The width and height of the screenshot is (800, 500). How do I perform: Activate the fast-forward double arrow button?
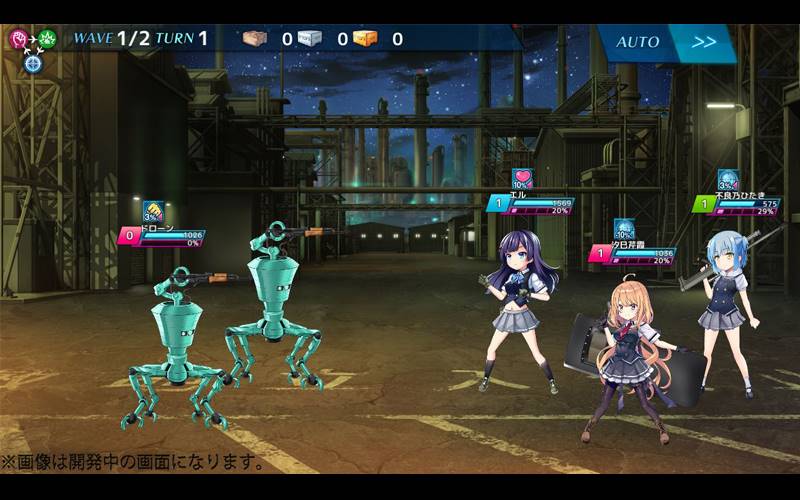click(704, 42)
